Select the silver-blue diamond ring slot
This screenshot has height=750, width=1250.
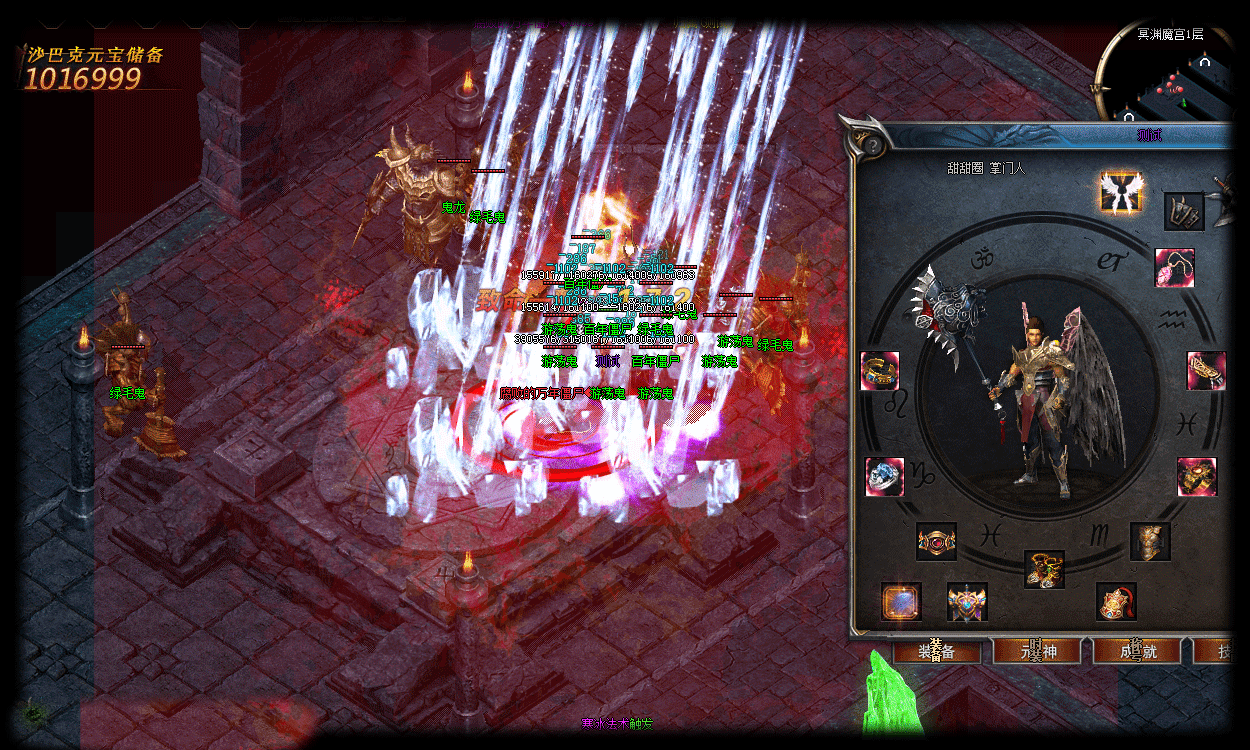point(884,477)
